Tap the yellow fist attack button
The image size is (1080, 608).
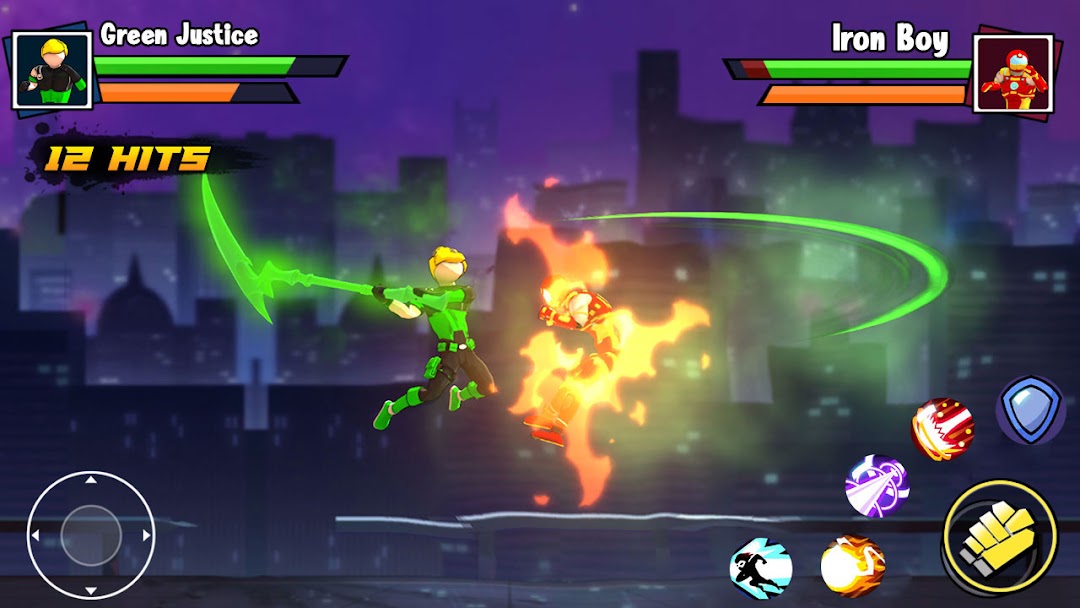point(998,538)
